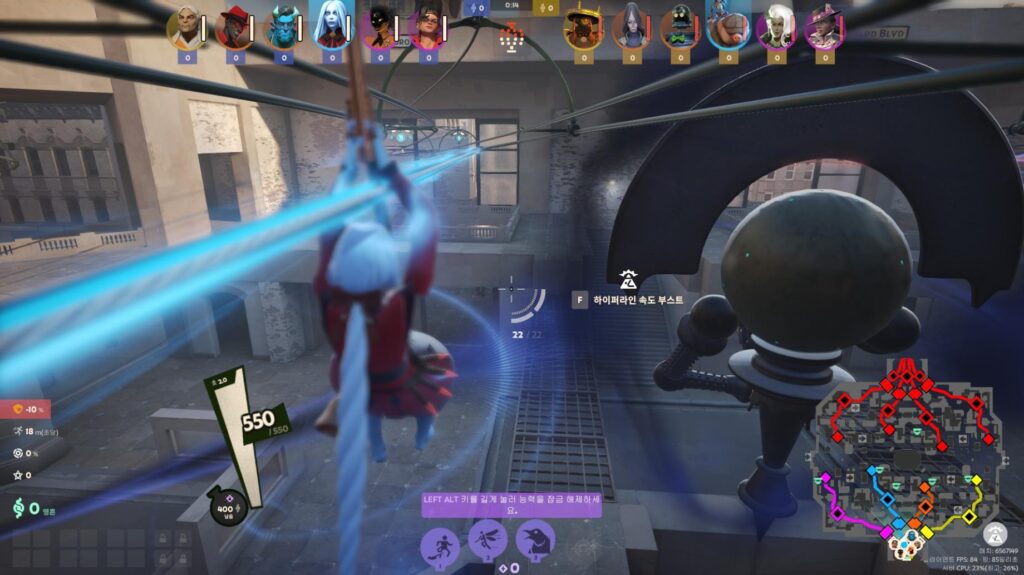Choose the crow head ability icon
Screen dimensions: 1024x575
[x=535, y=541]
